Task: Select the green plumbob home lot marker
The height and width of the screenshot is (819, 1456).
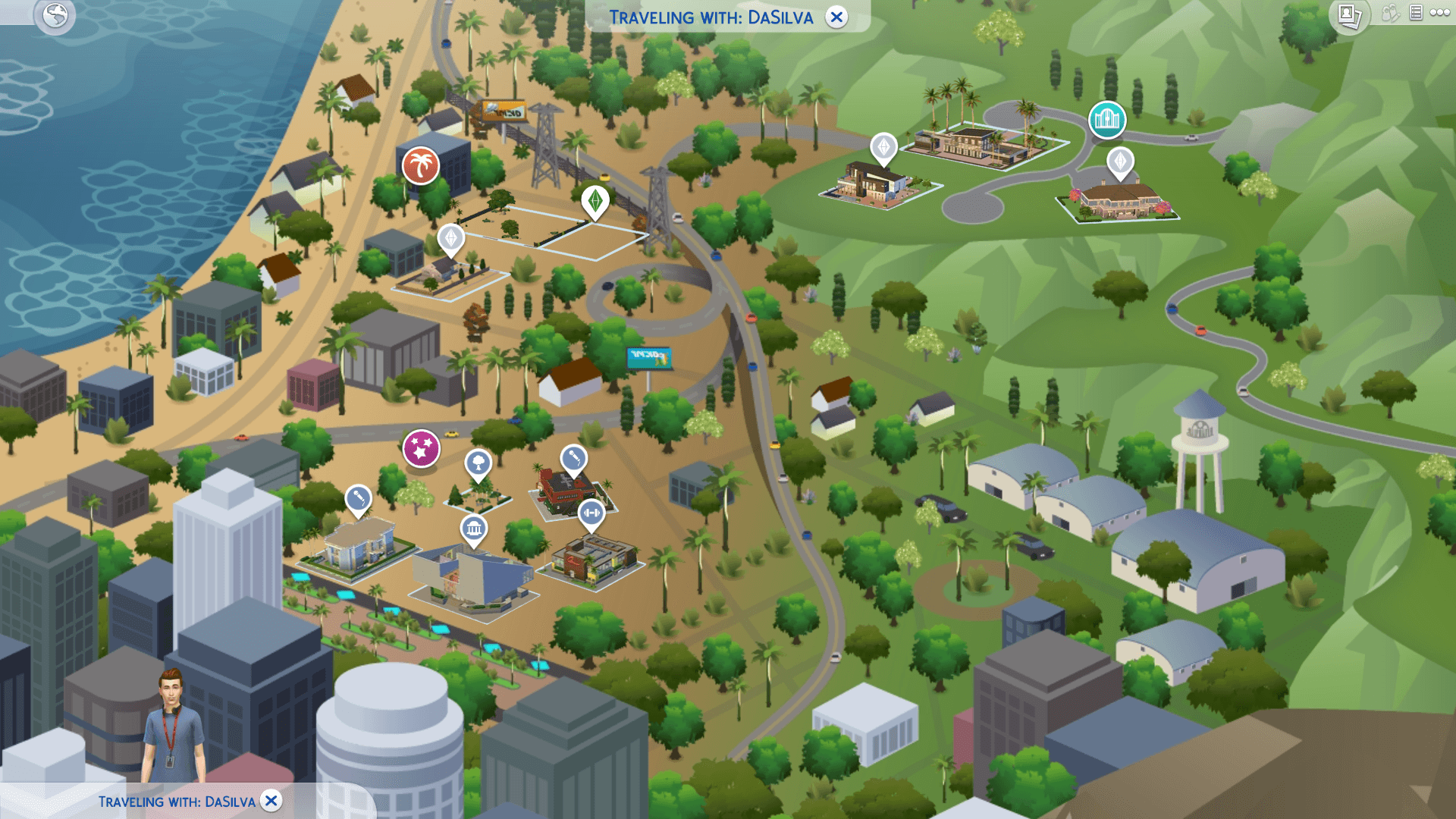Action: tap(595, 201)
